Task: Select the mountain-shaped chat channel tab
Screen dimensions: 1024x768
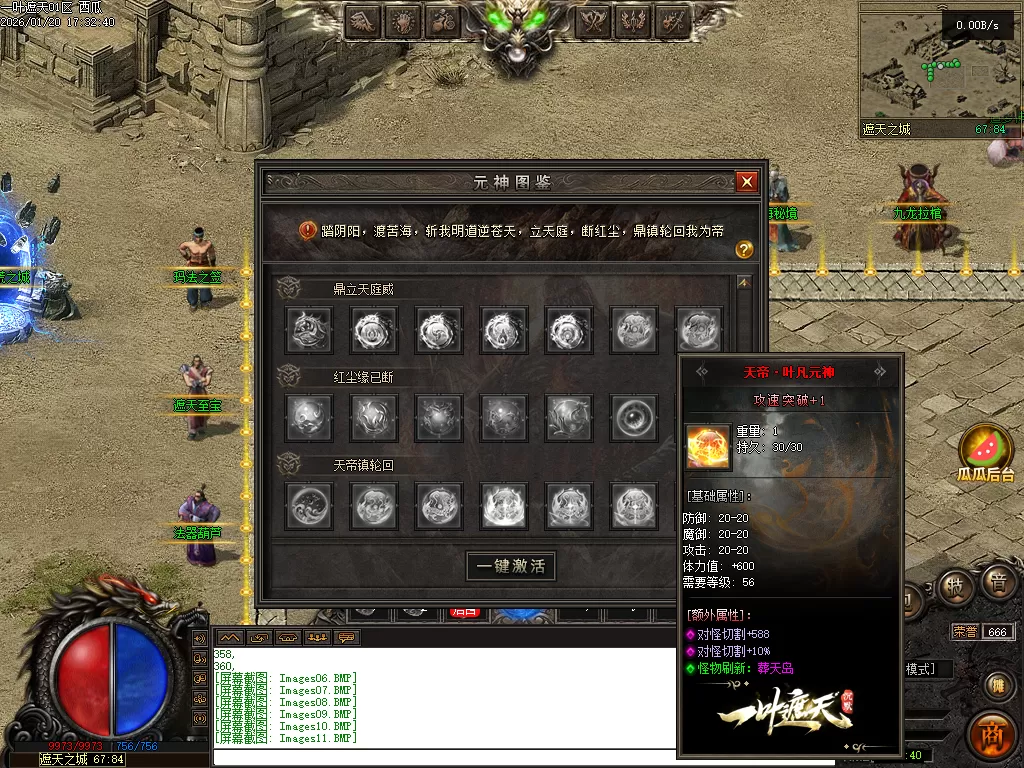Action: 230,637
